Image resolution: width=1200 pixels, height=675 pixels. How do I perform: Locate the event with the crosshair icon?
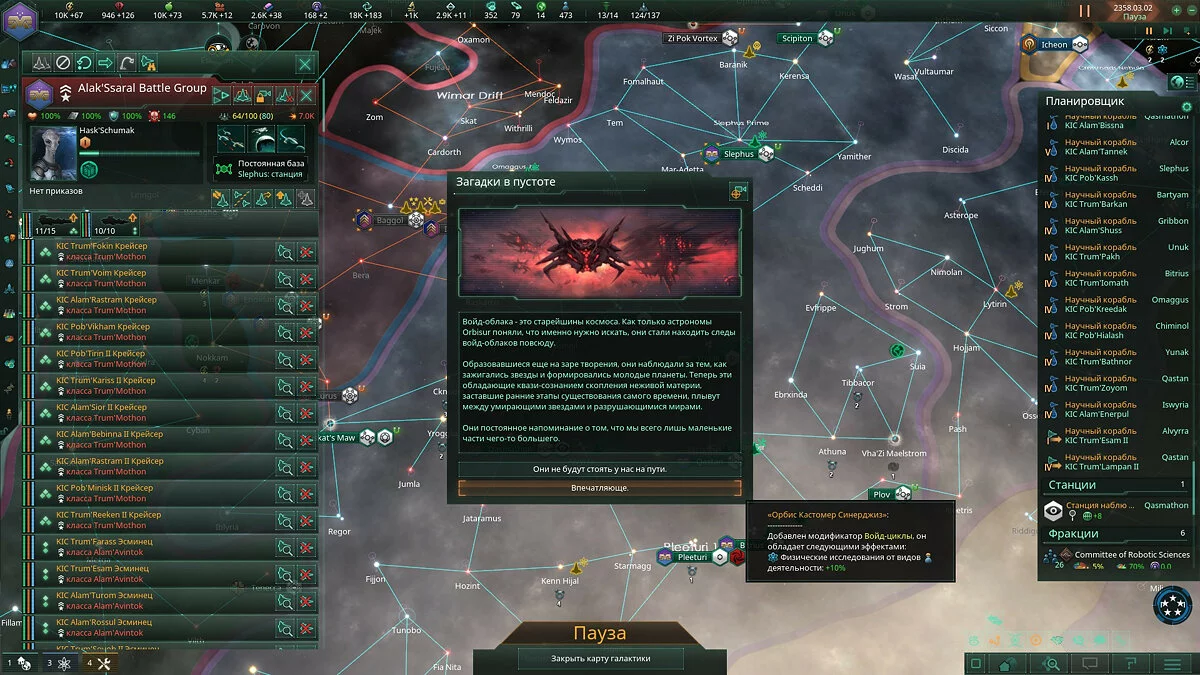pos(739,191)
